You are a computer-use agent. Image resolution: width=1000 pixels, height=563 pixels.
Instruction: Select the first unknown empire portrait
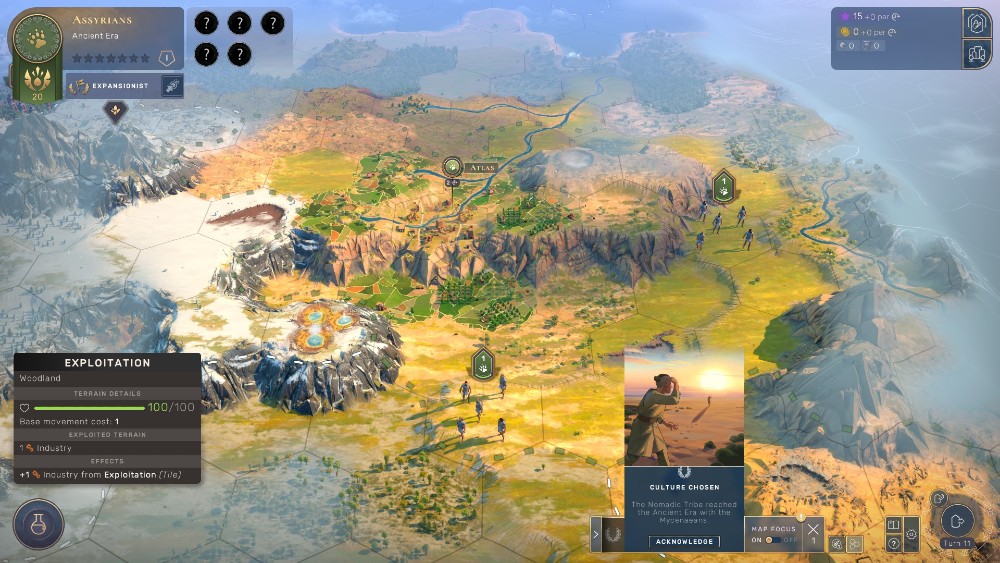click(206, 22)
